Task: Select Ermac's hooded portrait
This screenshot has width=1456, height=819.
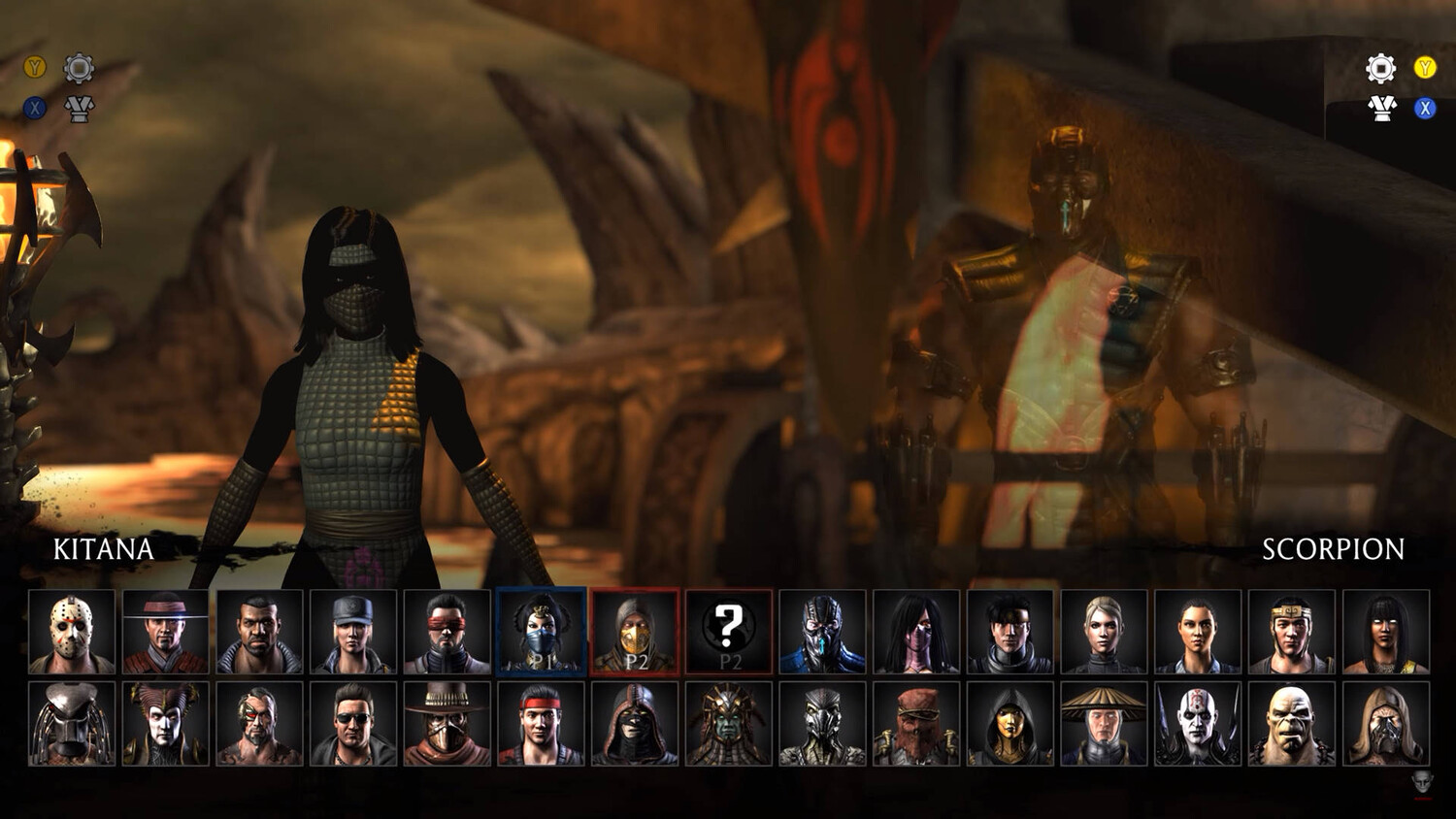Action: pyautogui.click(x=635, y=724)
